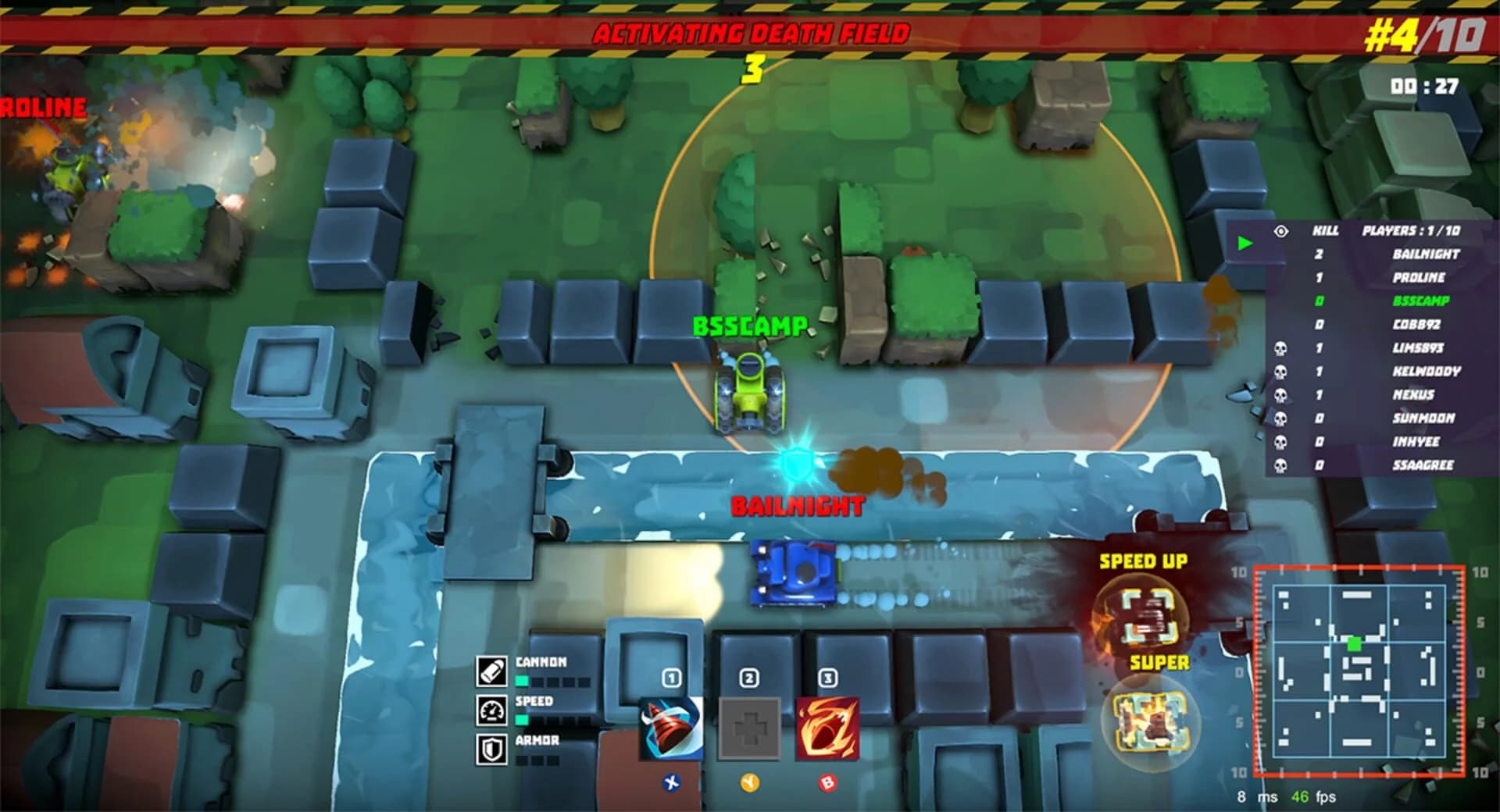Image resolution: width=1500 pixels, height=812 pixels.
Task: Click the yellow Y controller button
Action: (750, 783)
